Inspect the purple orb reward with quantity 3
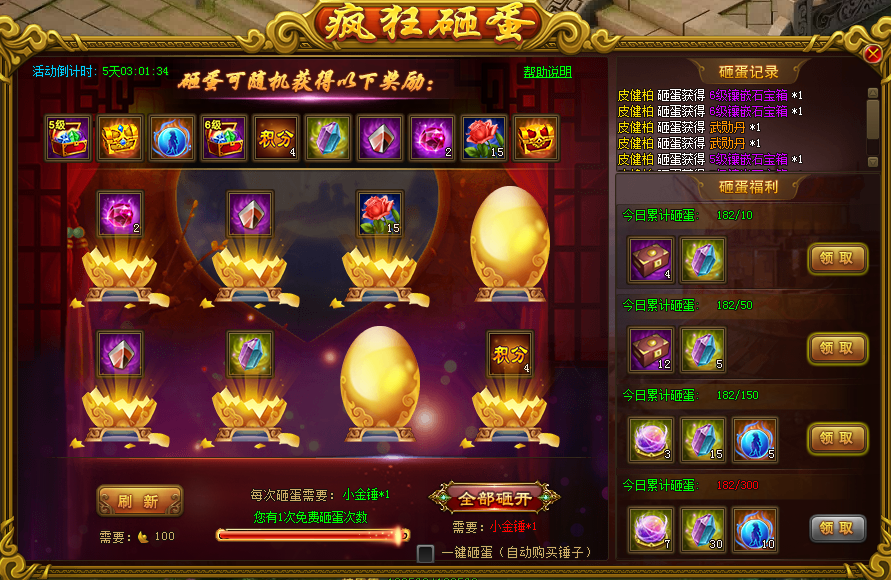The width and height of the screenshot is (891, 580). point(651,440)
